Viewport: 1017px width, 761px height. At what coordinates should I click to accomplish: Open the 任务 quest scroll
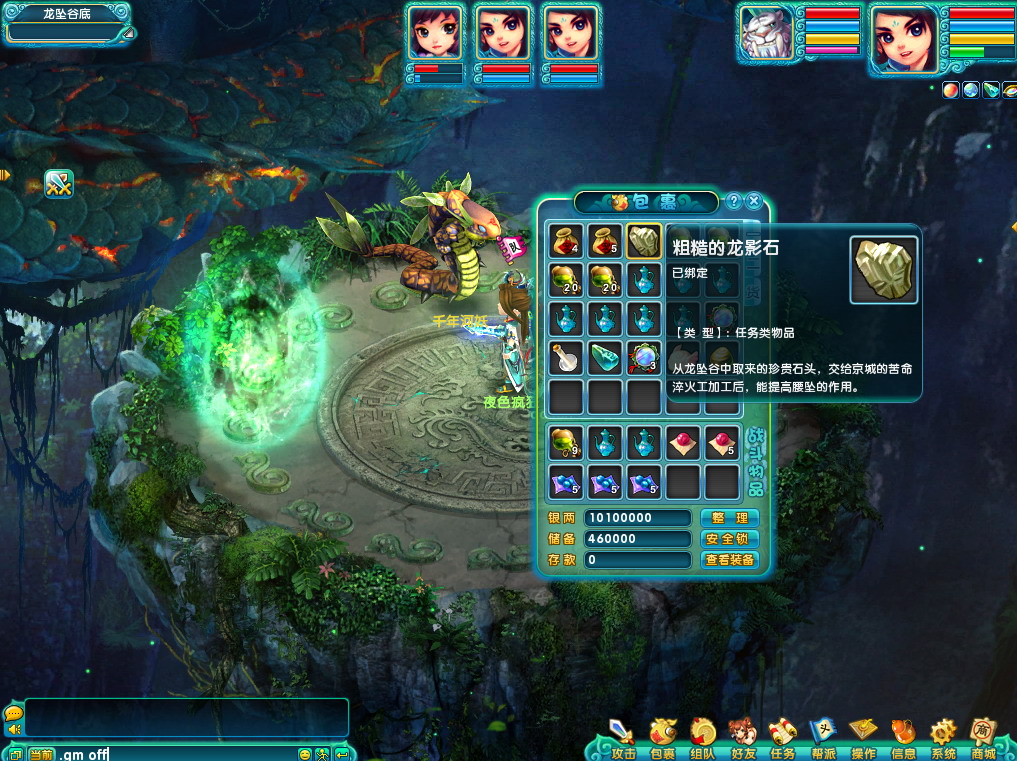(x=782, y=740)
